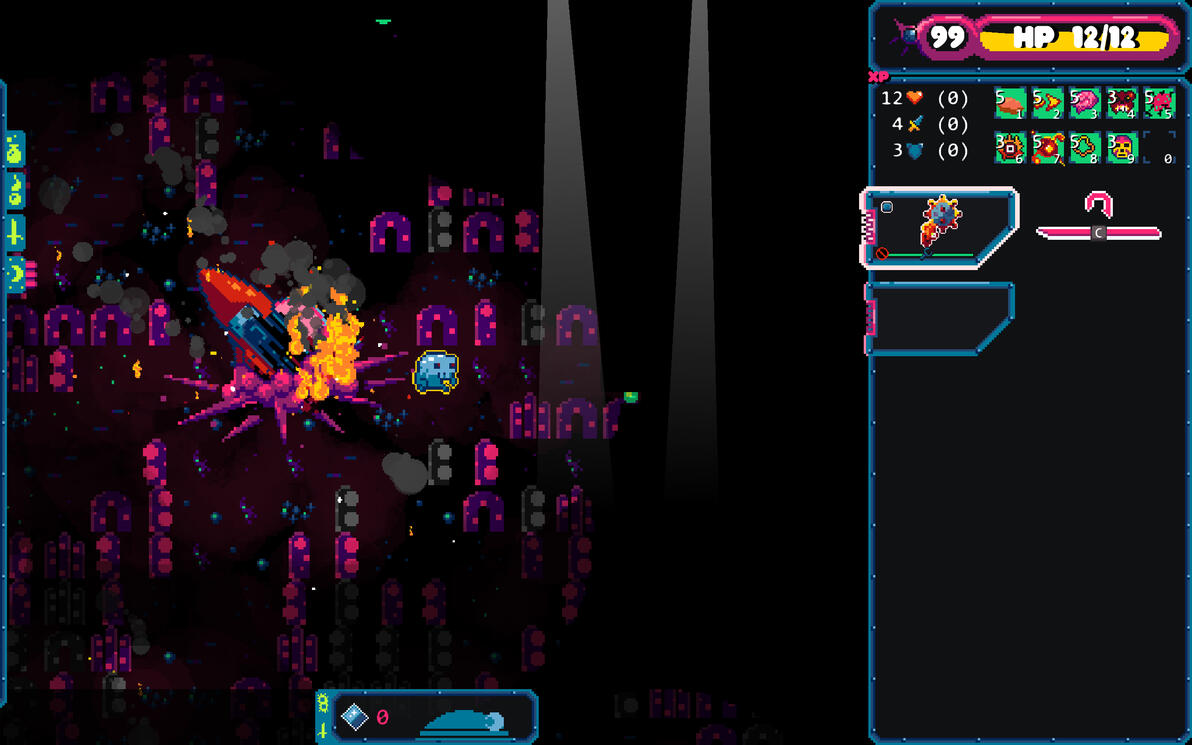Screen dimensions: 1192x745
Task: Click the blue dome and moon indicator
Action: pyautogui.click(x=465, y=720)
